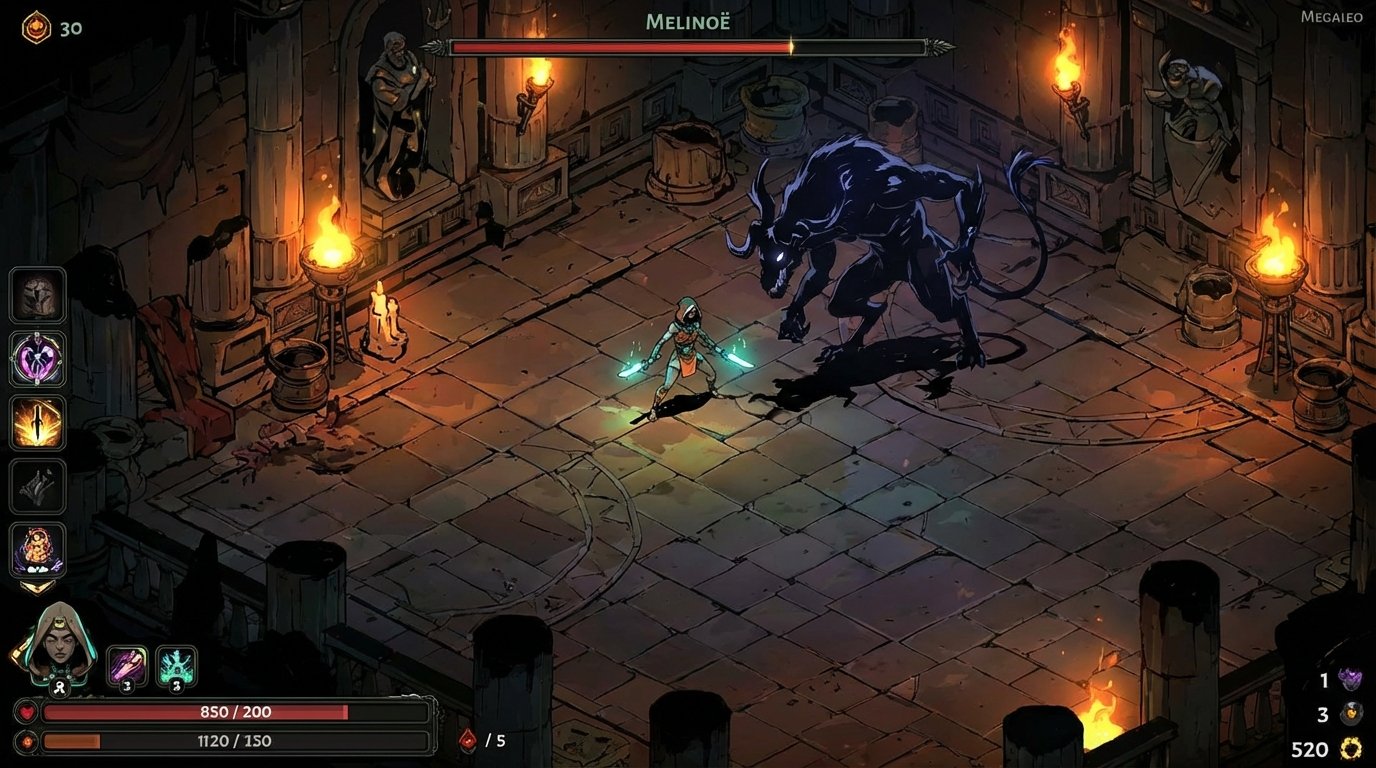Select the golden dagger burst boon icon
1376x768 pixels.
[37, 424]
